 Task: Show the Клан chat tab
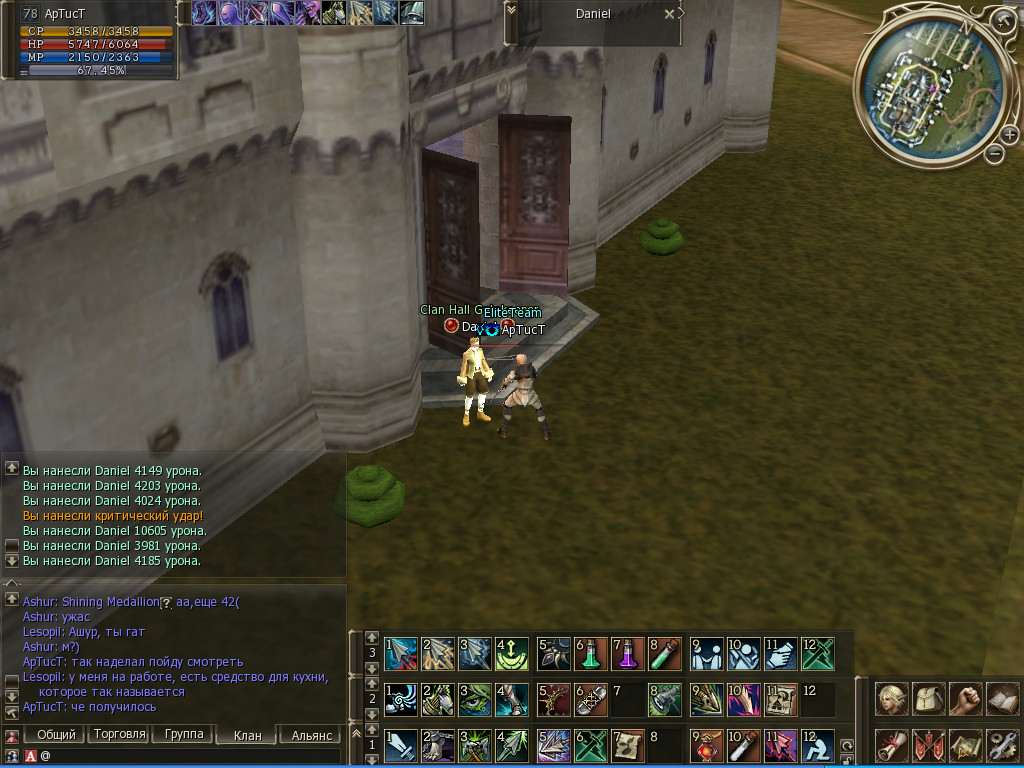pos(247,735)
